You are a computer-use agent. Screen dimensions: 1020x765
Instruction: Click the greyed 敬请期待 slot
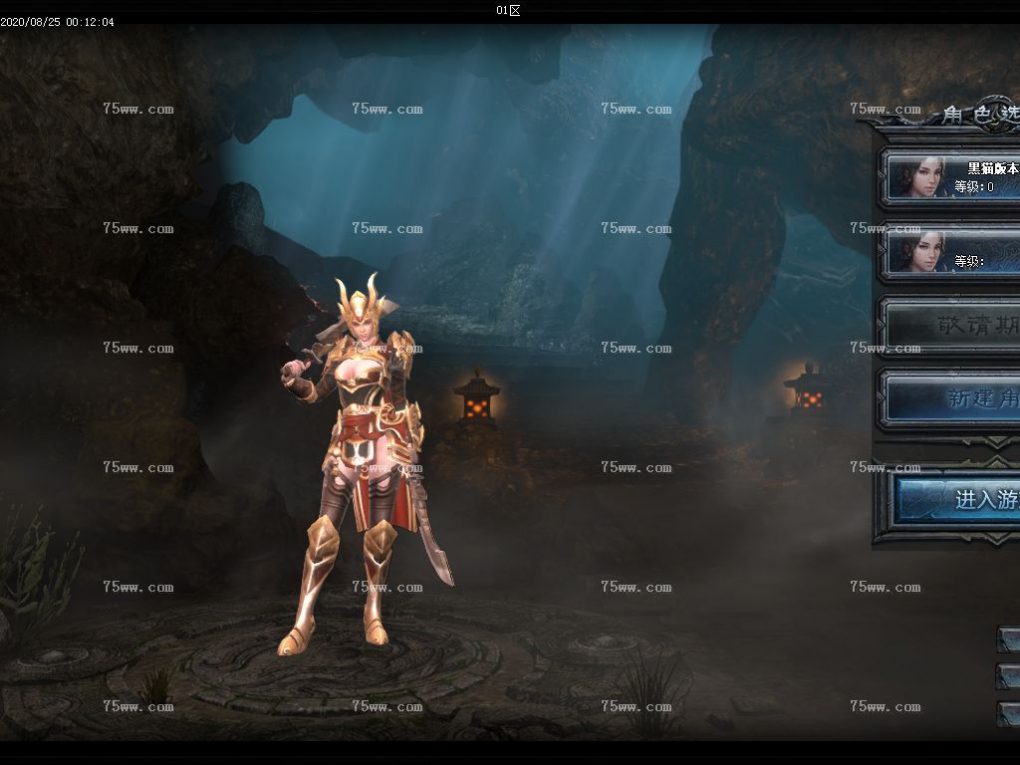click(952, 326)
